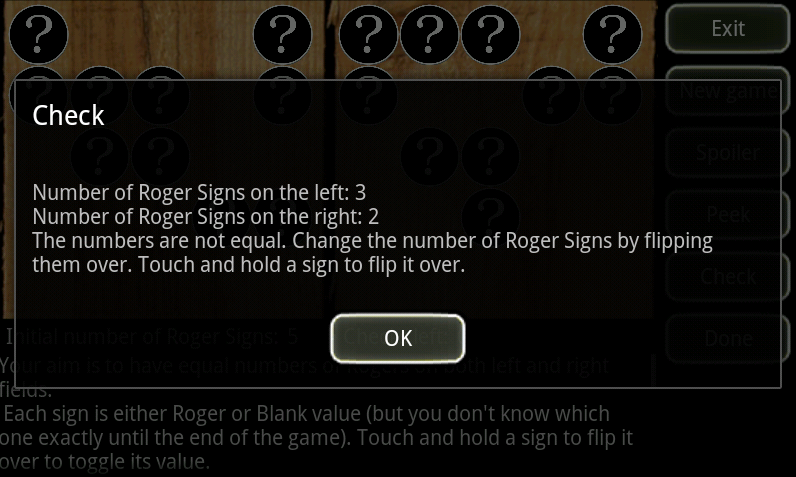Use the Peek button

pos(727,214)
